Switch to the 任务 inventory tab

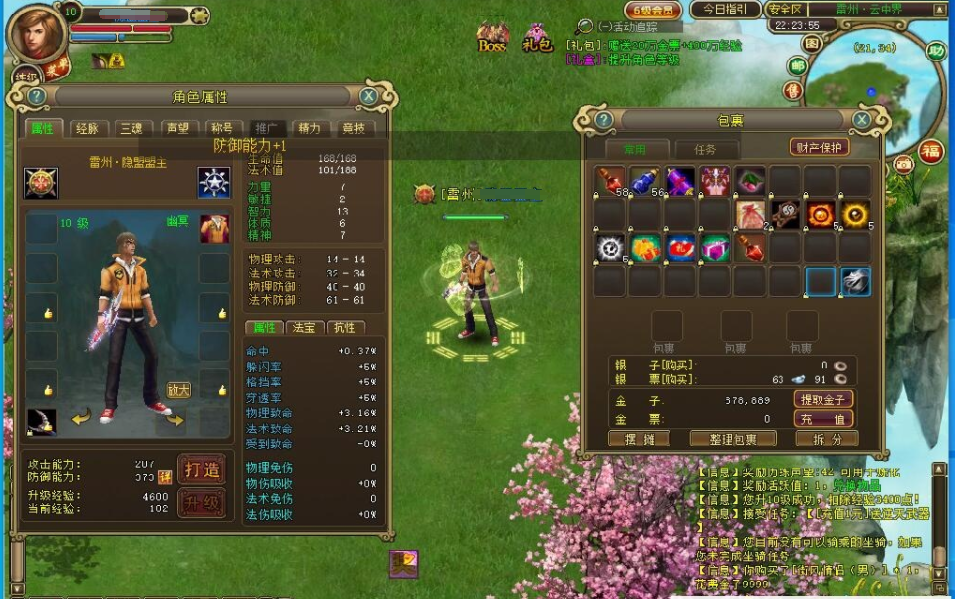pos(705,149)
